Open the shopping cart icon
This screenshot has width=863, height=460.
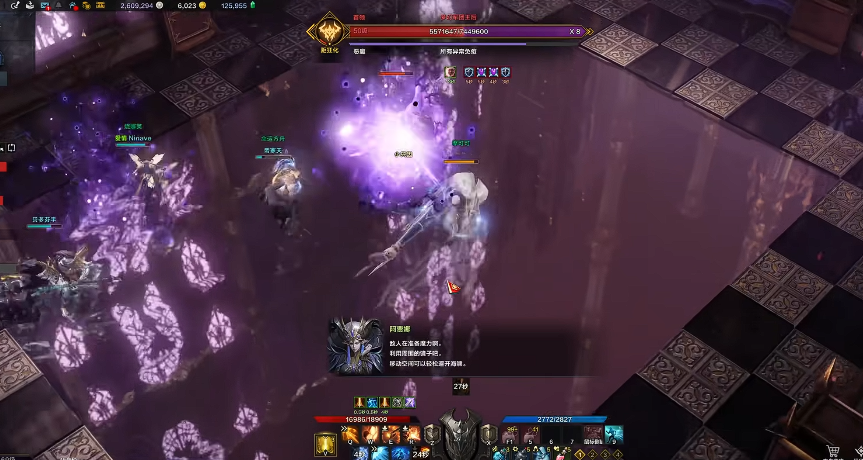tap(833, 452)
